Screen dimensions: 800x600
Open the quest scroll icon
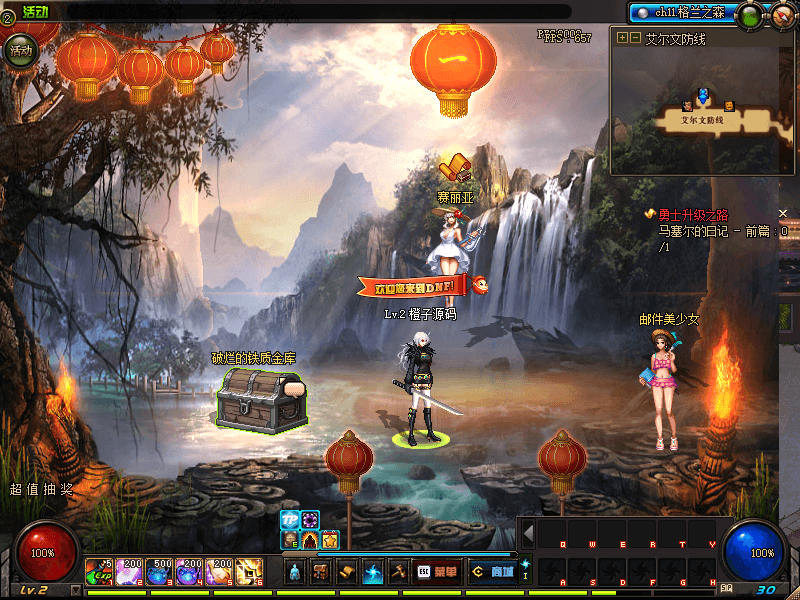(x=347, y=571)
